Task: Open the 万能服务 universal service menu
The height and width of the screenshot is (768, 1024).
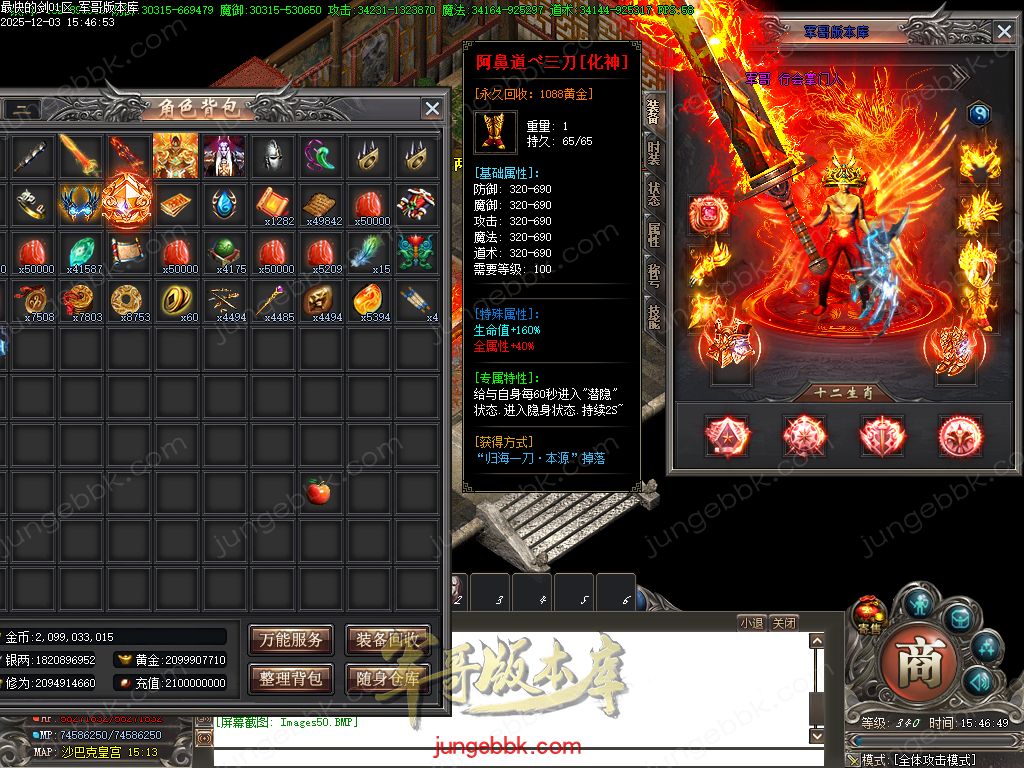Action: click(291, 641)
